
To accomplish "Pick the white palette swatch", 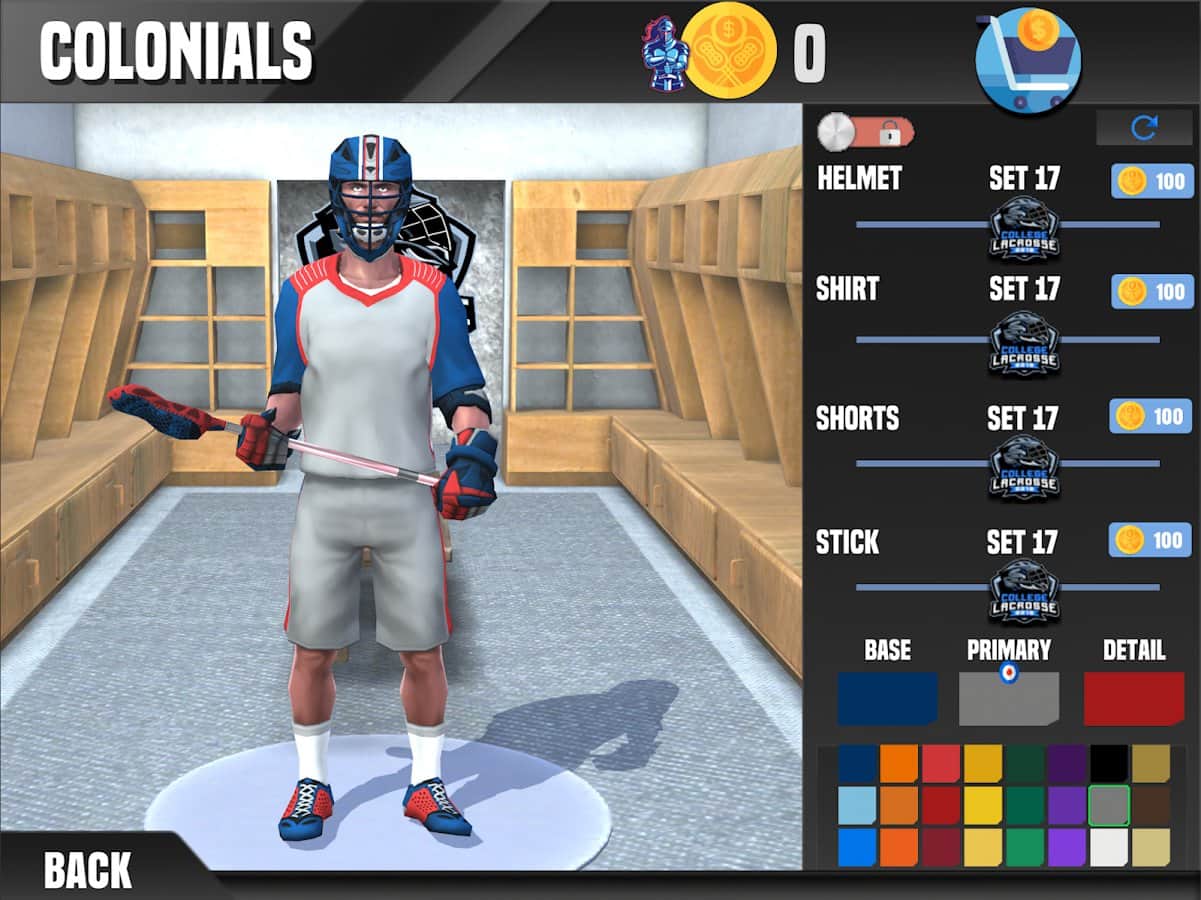I will click(1108, 847).
